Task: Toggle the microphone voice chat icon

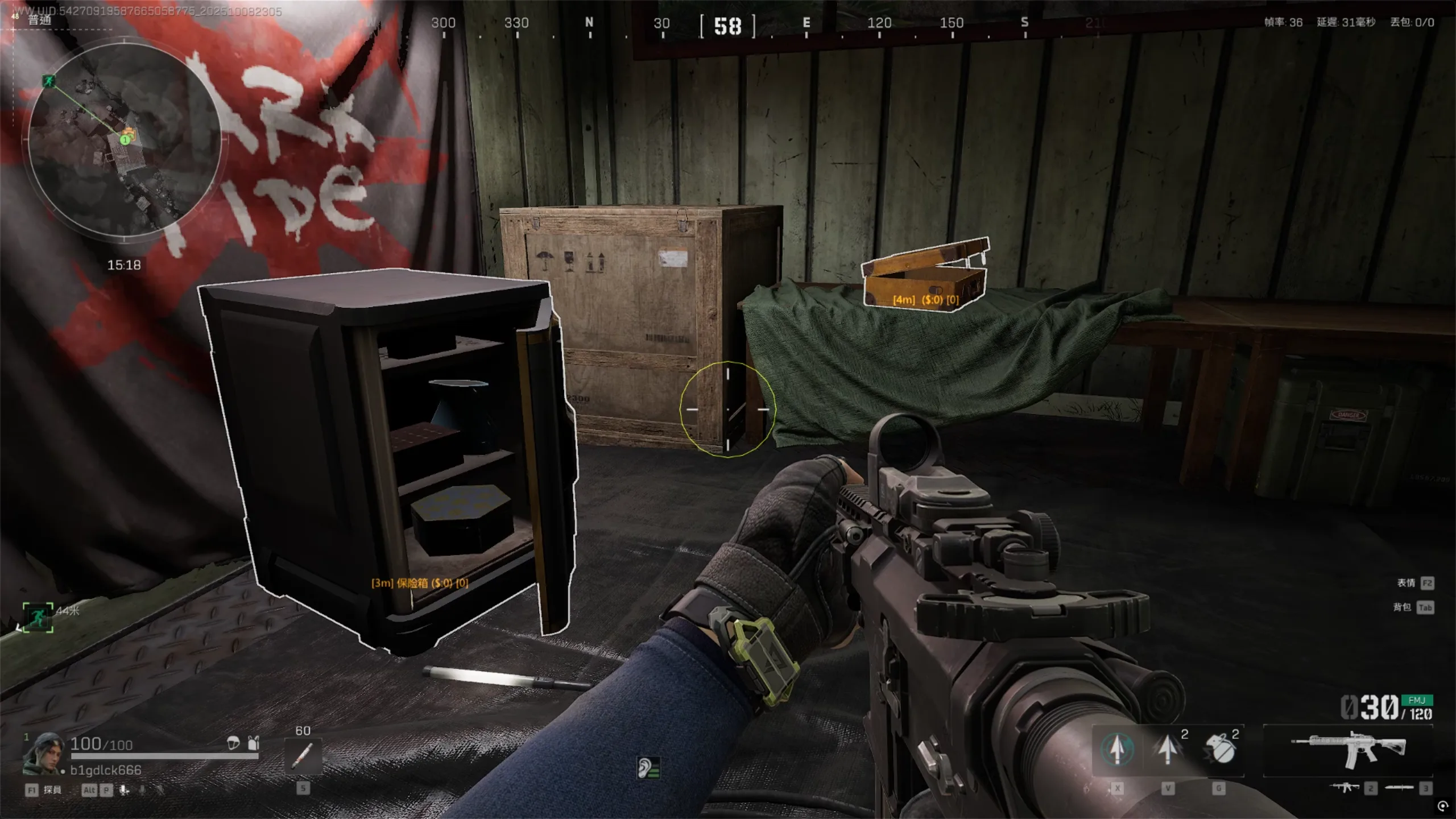Action: [124, 790]
